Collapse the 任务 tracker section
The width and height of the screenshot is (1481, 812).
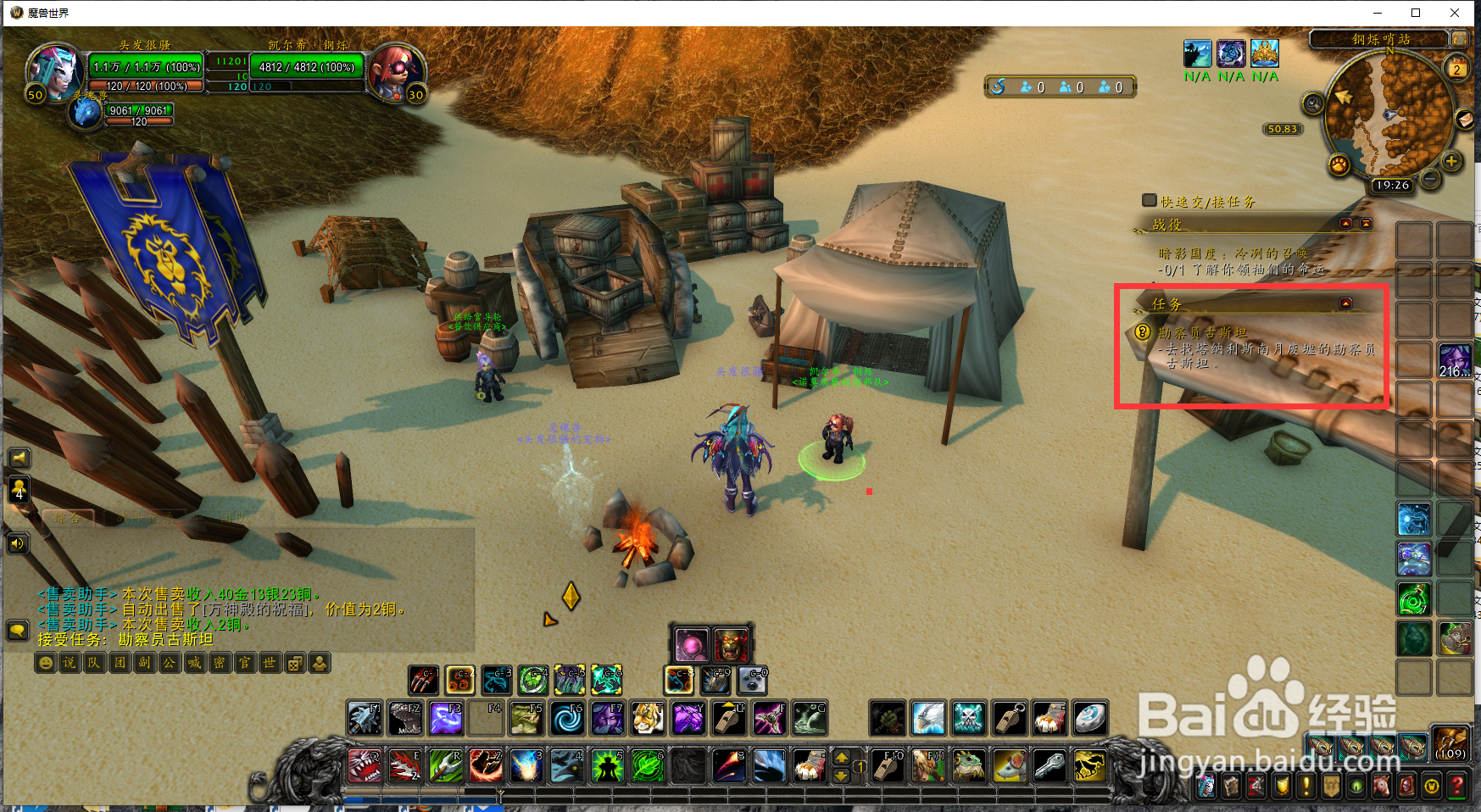[x=1345, y=303]
